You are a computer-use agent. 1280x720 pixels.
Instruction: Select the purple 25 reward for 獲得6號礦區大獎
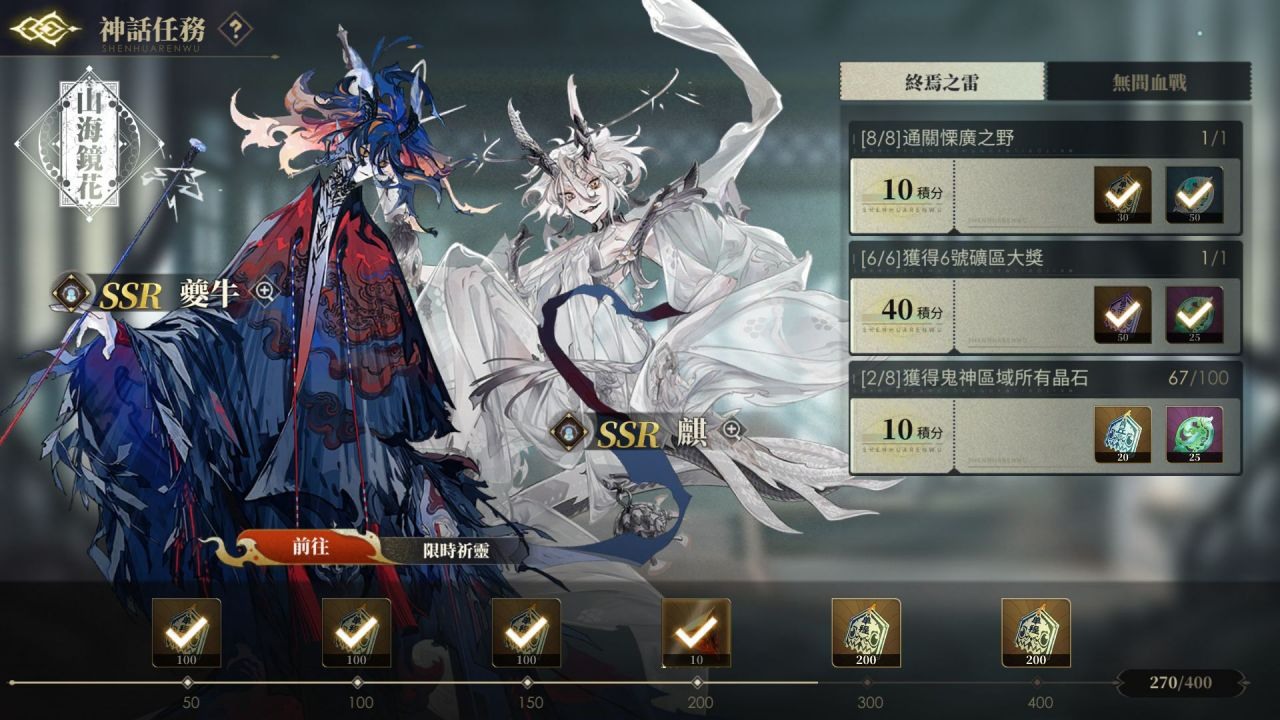point(1197,311)
